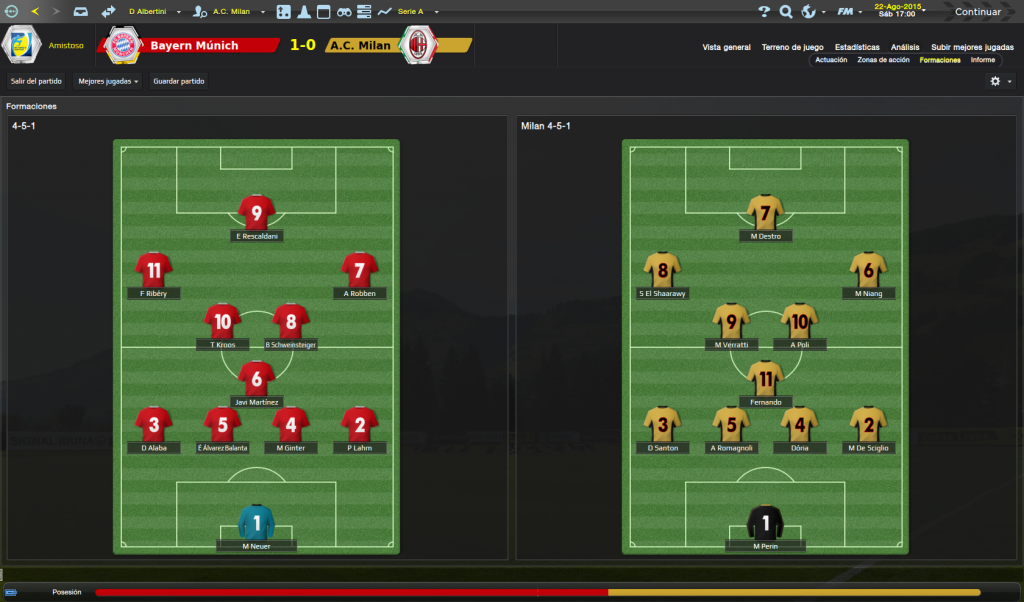Click the back navigation arrow

click(x=35, y=12)
